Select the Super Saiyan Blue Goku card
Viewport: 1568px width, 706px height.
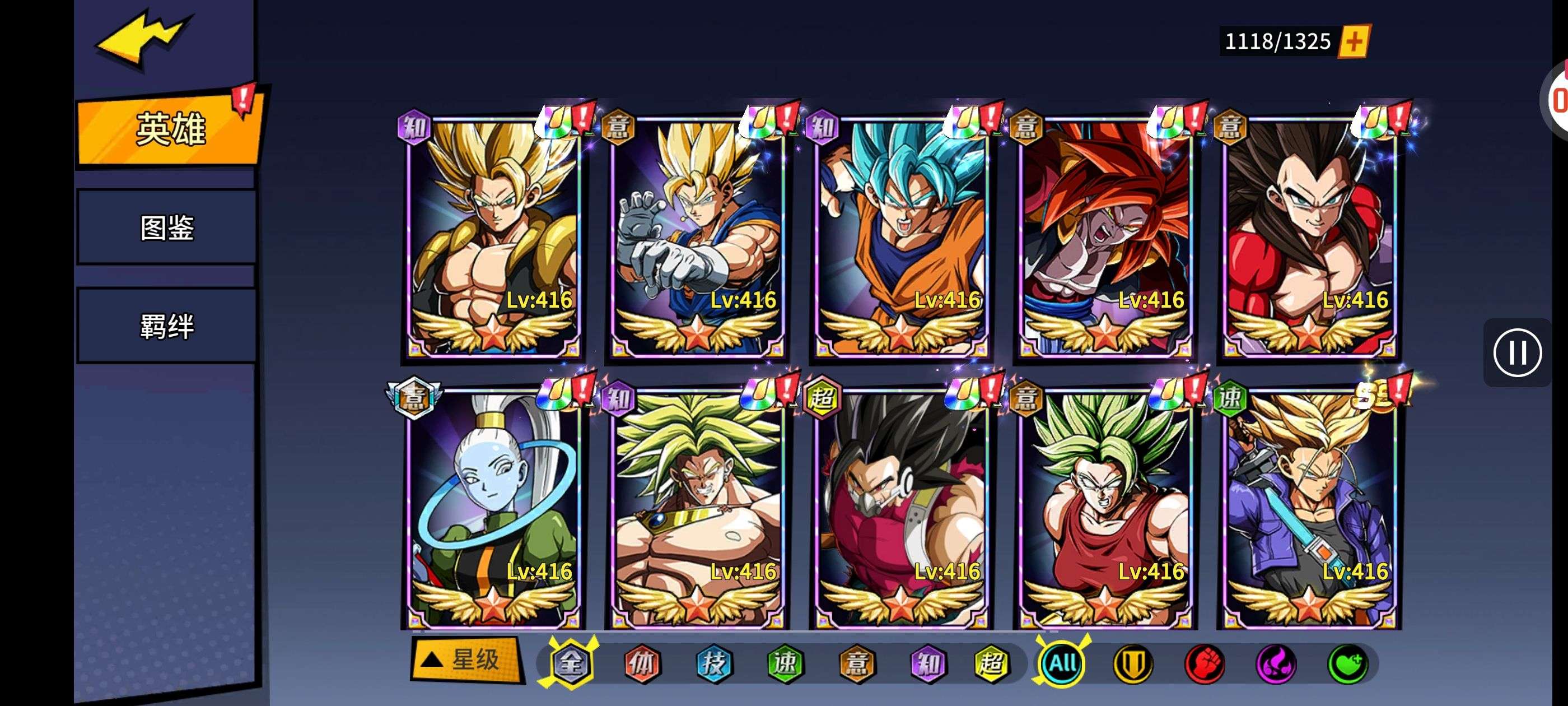901,238
